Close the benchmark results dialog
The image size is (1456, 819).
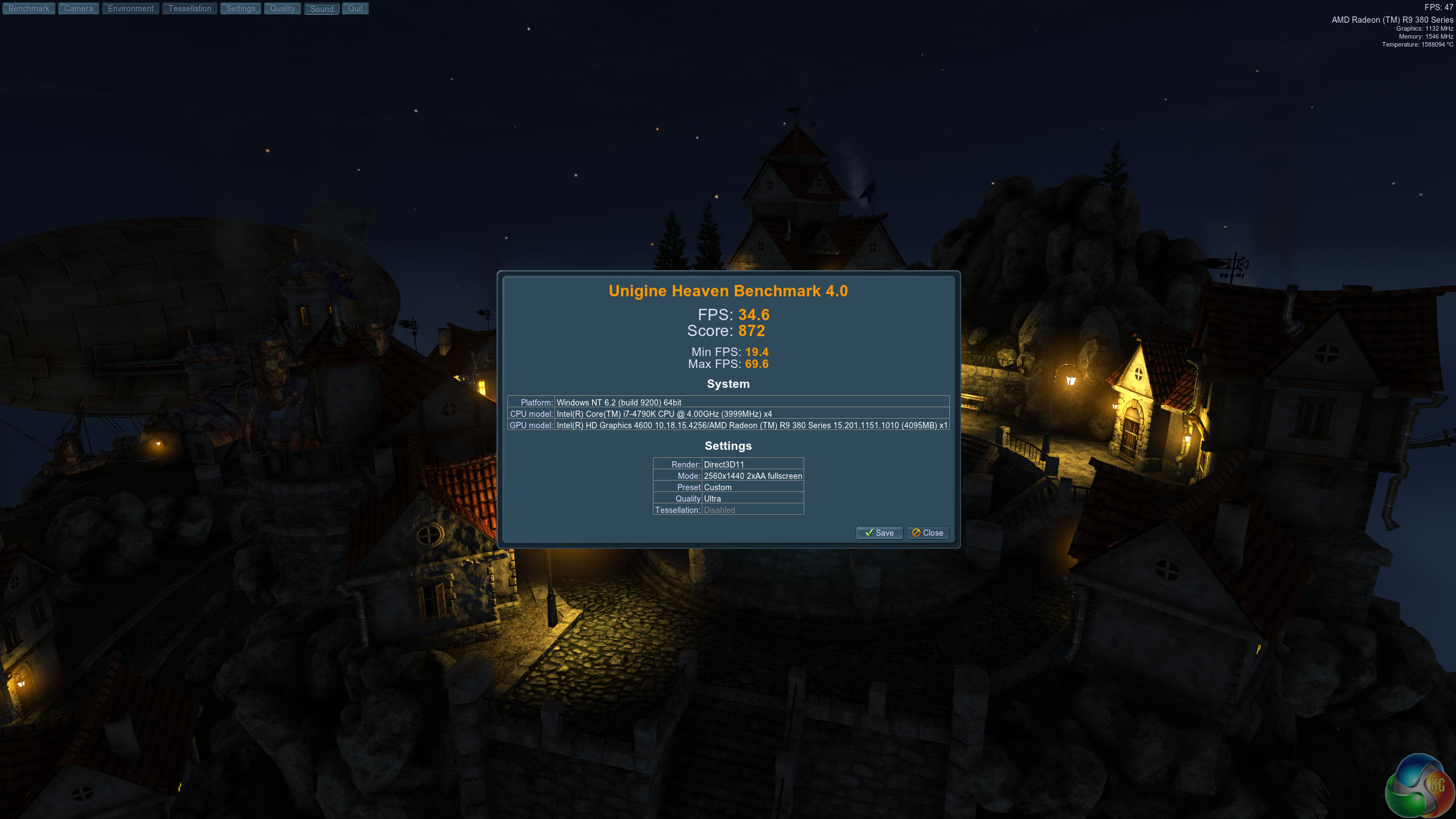(928, 533)
